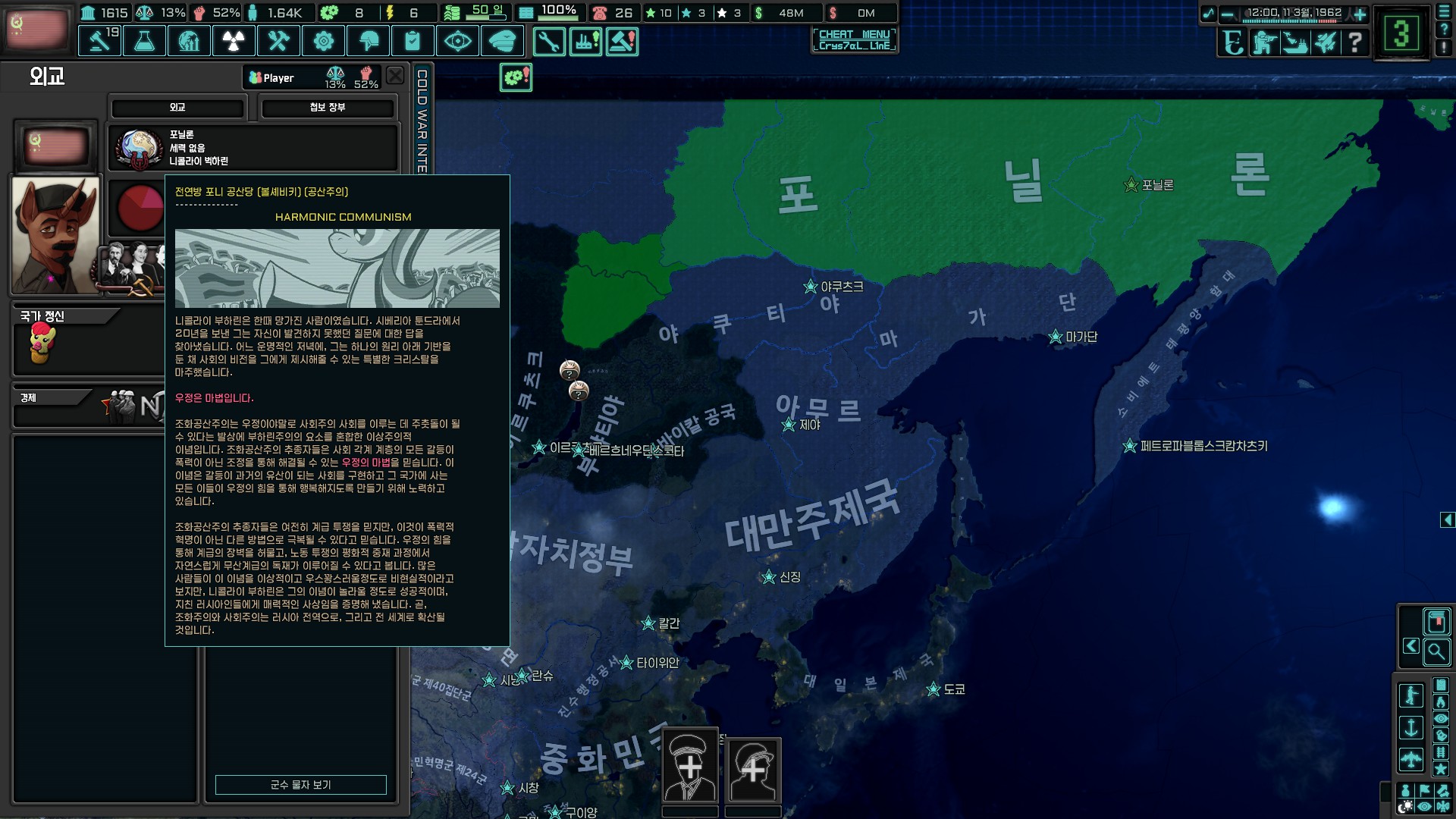Screen dimensions: 1456x819
Task: Switch to the 첩보 장부 tab
Action: (x=328, y=108)
